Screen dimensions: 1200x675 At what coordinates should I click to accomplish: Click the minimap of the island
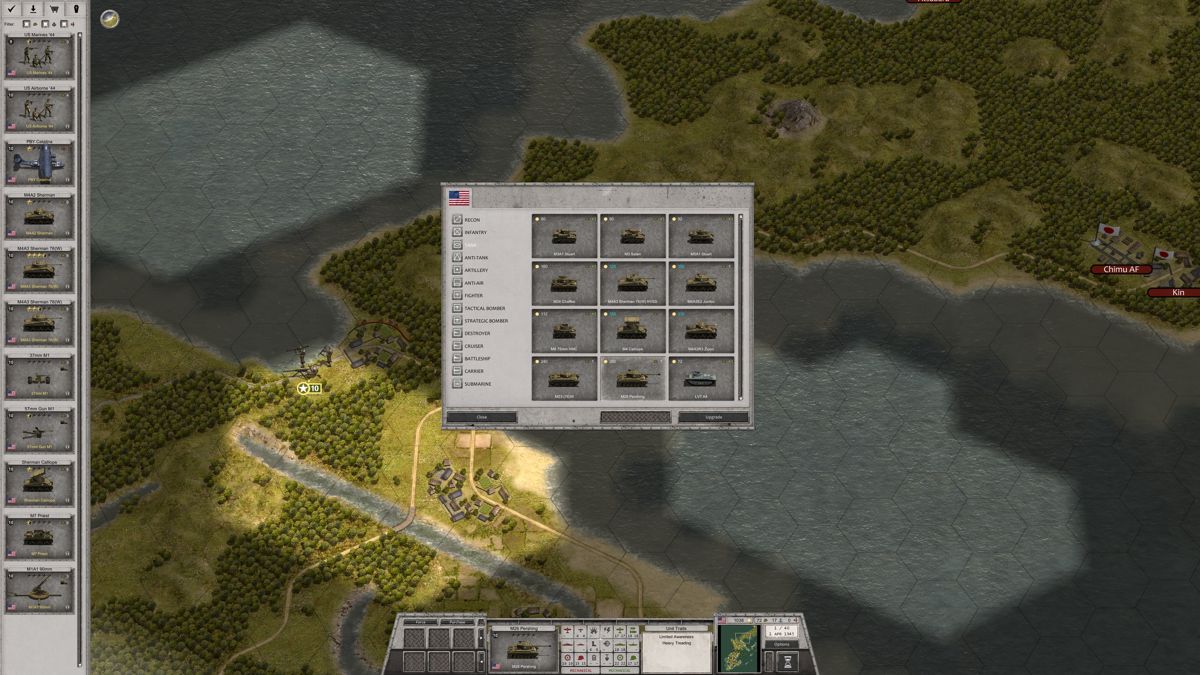(740, 647)
